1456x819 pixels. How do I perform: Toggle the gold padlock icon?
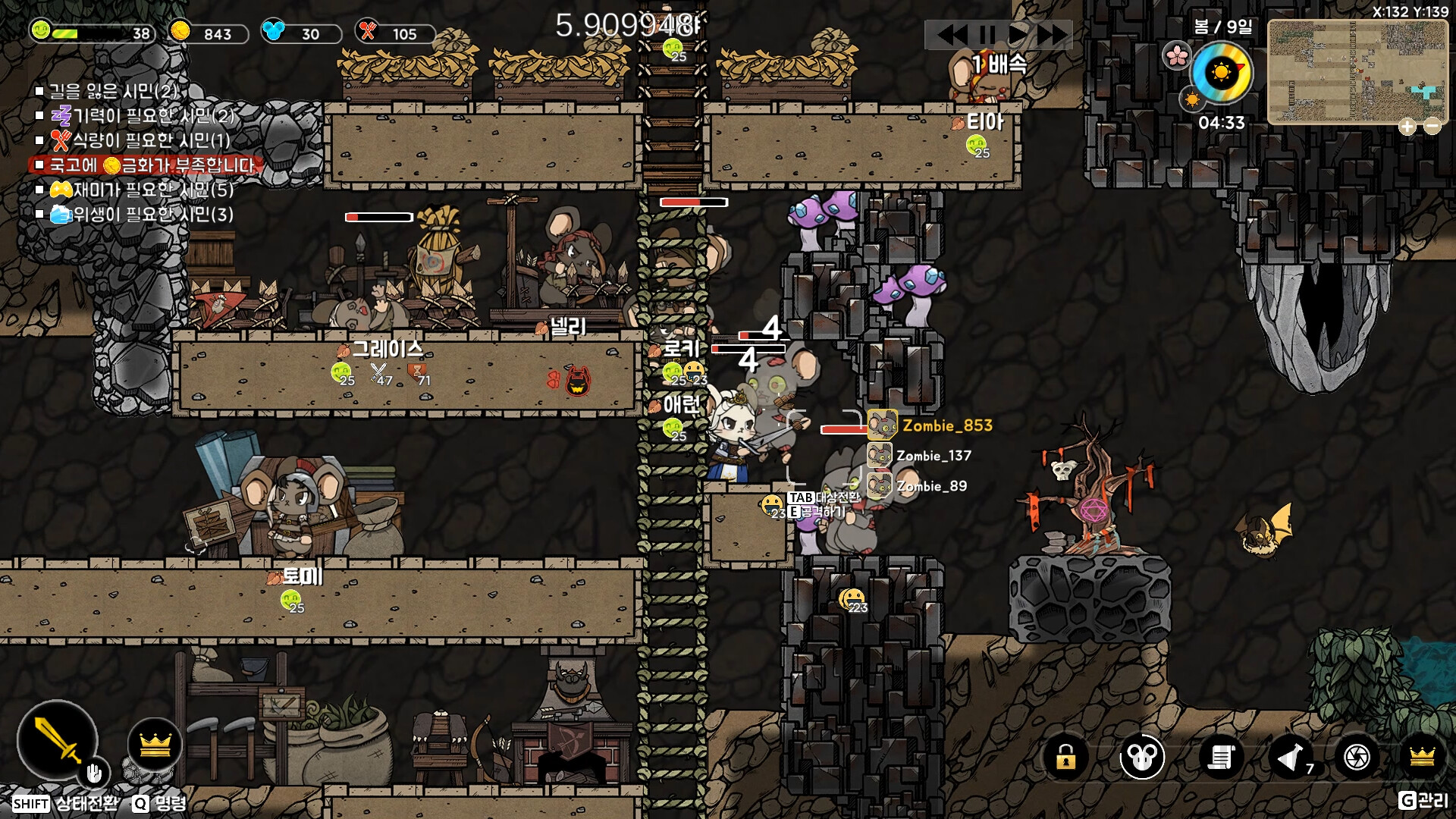pos(1065,757)
